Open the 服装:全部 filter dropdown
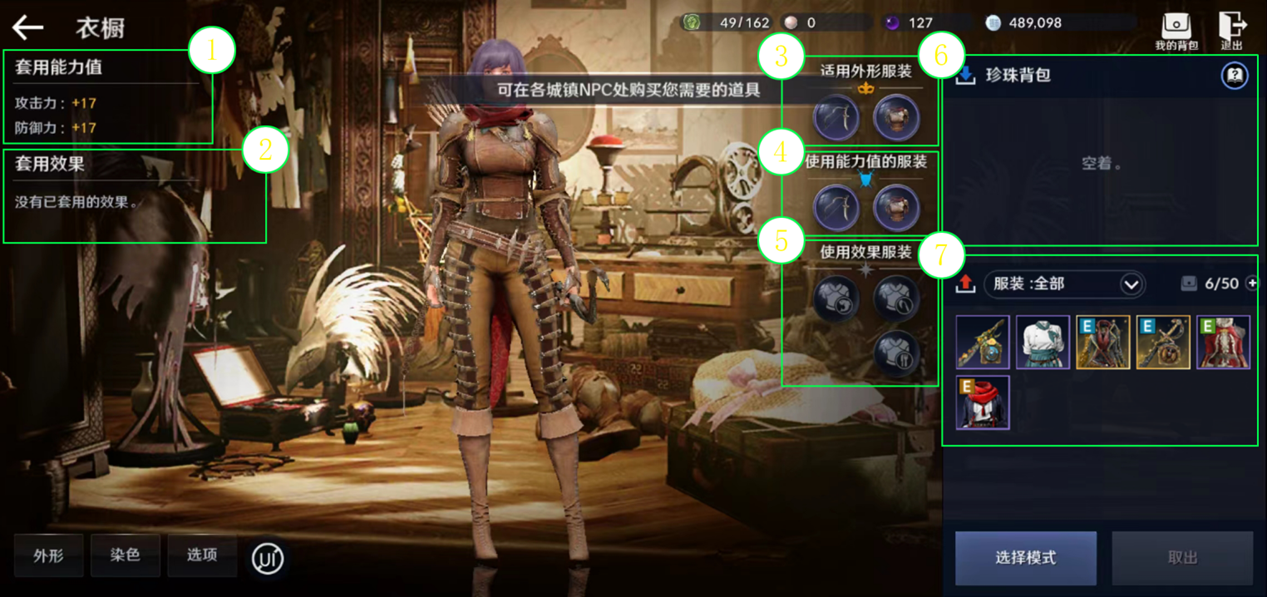1267x597 pixels. [1063, 284]
